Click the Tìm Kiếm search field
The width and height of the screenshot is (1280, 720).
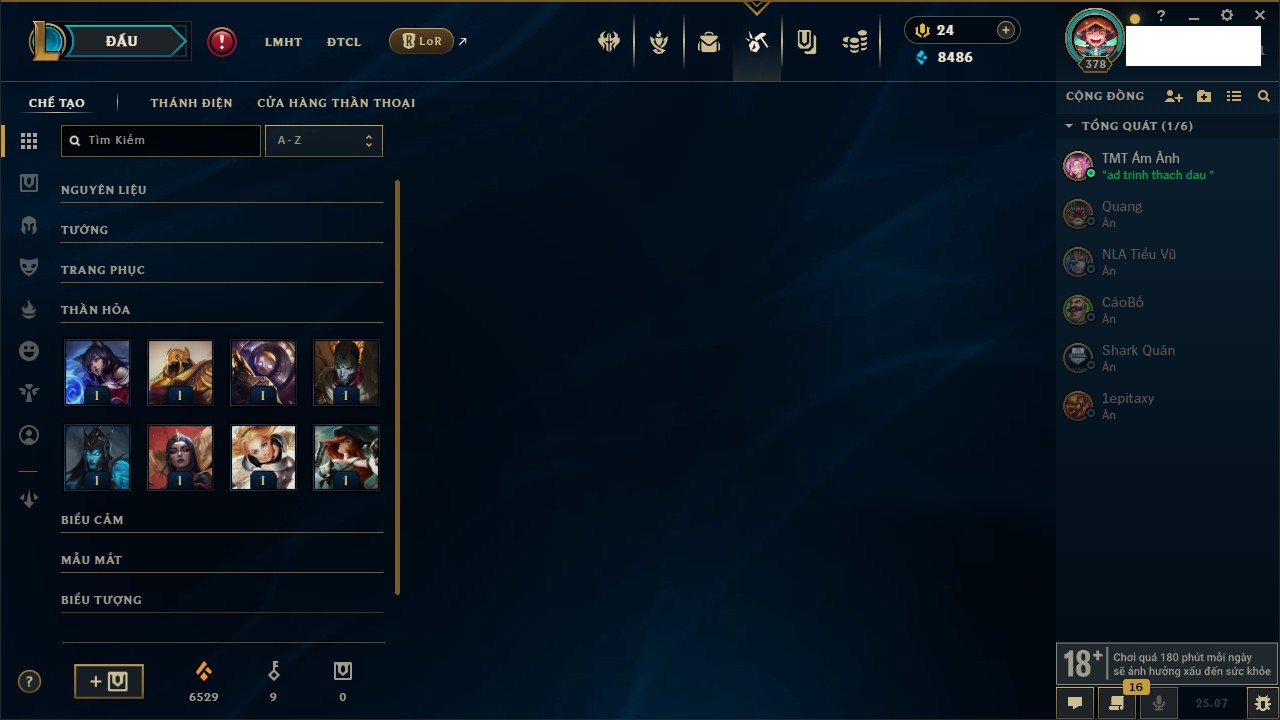point(161,141)
